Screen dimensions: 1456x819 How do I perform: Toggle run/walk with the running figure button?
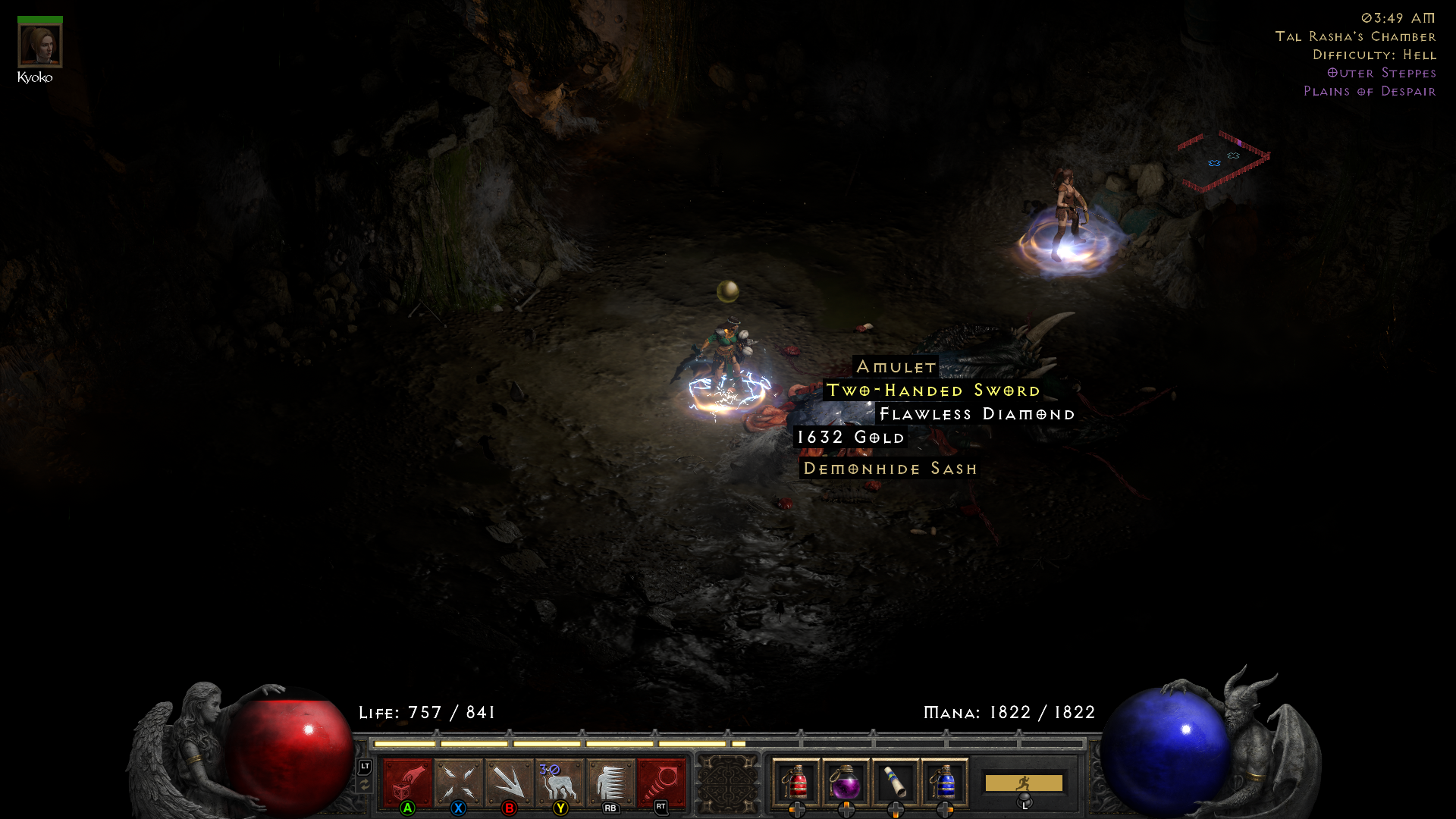[x=1025, y=781]
